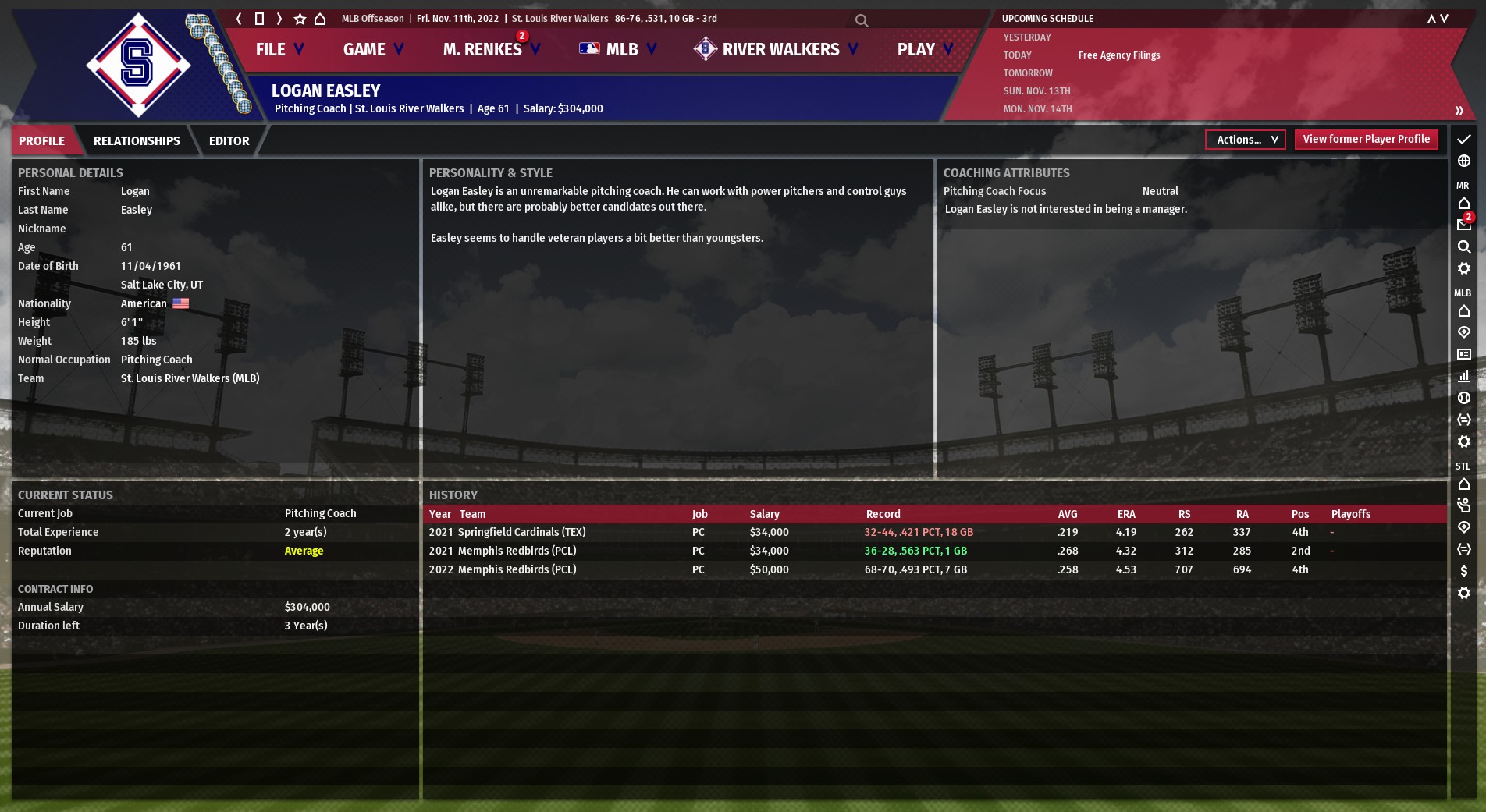Open the mail icon with notification badge
Screen dimensions: 1486x812
1464,225
